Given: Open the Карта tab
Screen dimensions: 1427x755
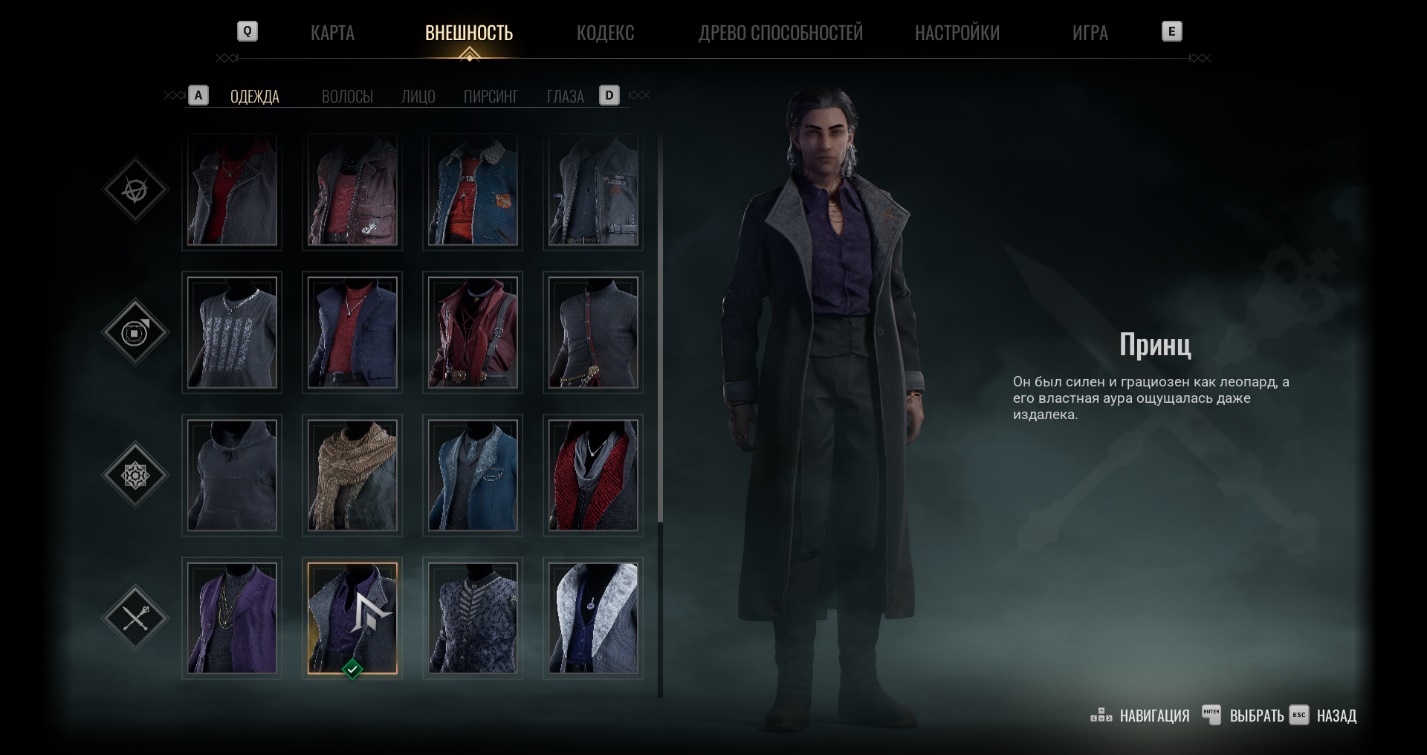Looking at the screenshot, I should click(x=332, y=33).
